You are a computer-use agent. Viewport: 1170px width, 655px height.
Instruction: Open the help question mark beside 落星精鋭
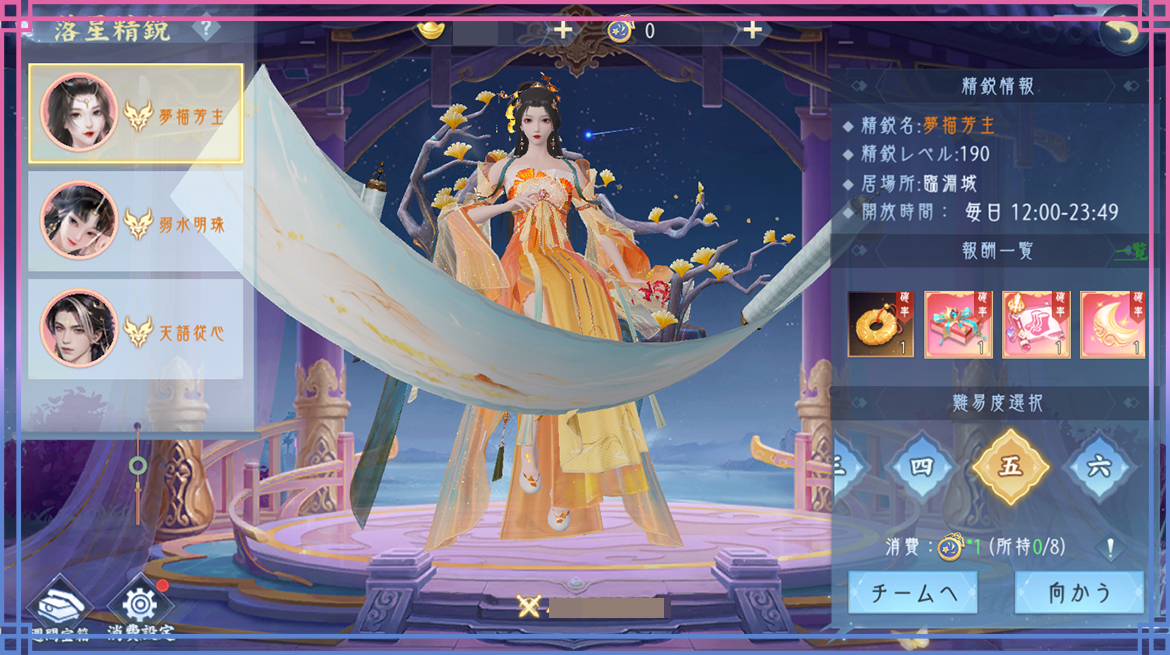tap(206, 27)
